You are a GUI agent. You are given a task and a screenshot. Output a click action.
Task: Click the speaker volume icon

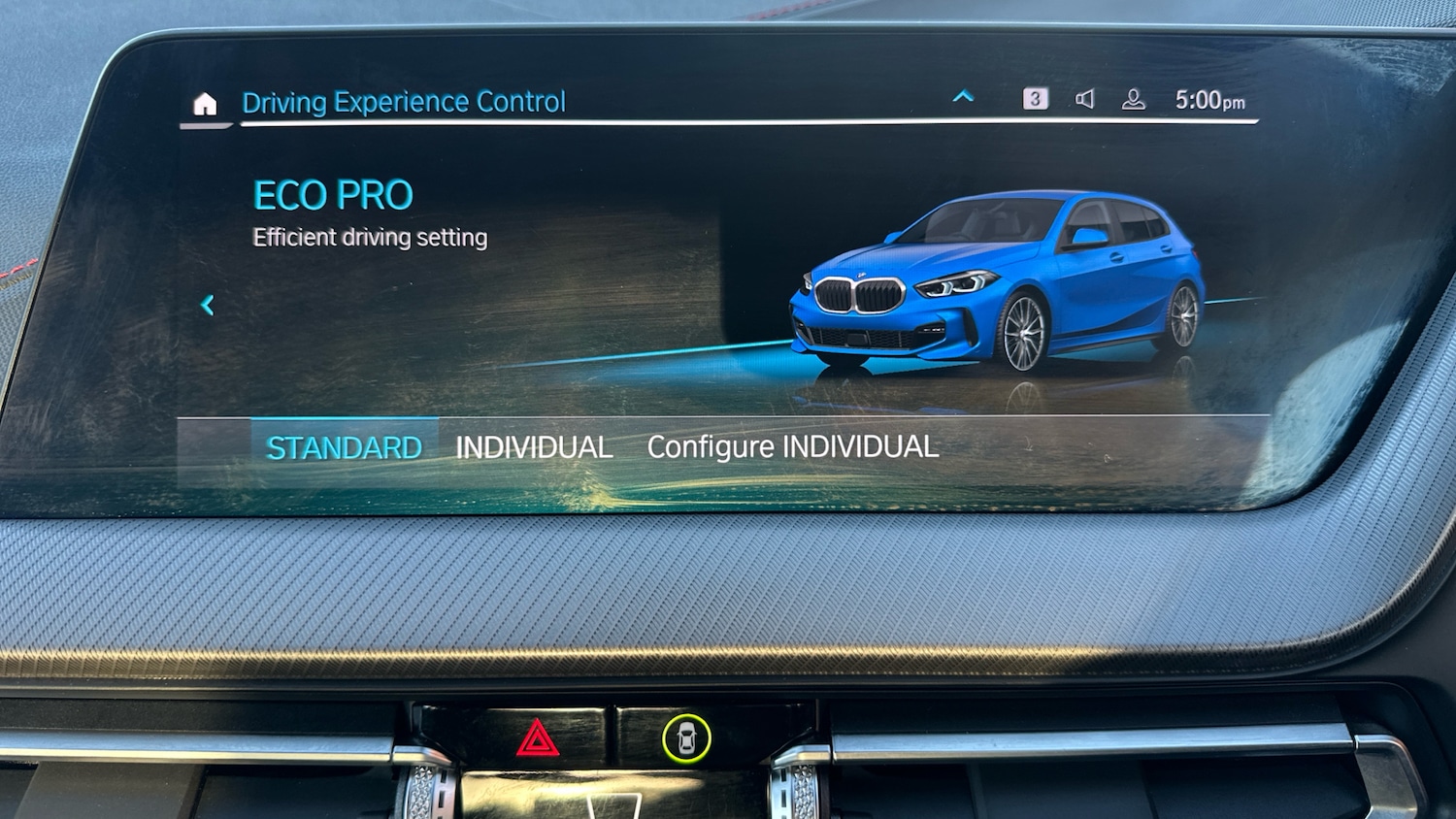1086,97
